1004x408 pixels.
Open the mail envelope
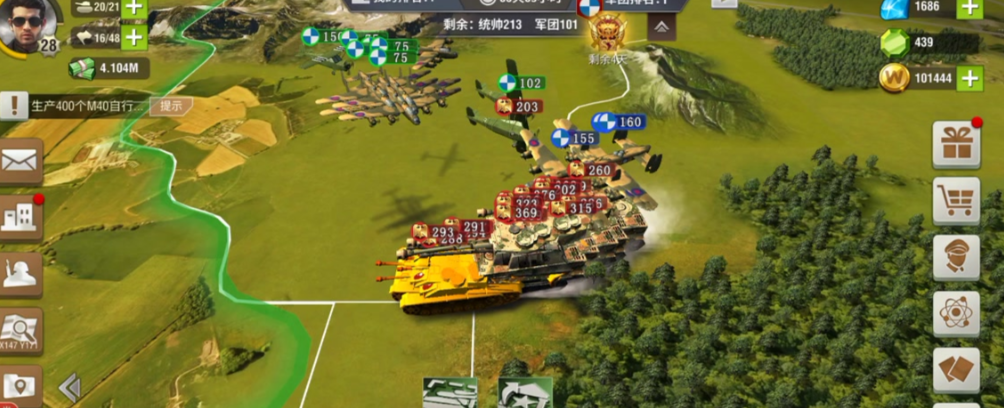click(x=21, y=161)
